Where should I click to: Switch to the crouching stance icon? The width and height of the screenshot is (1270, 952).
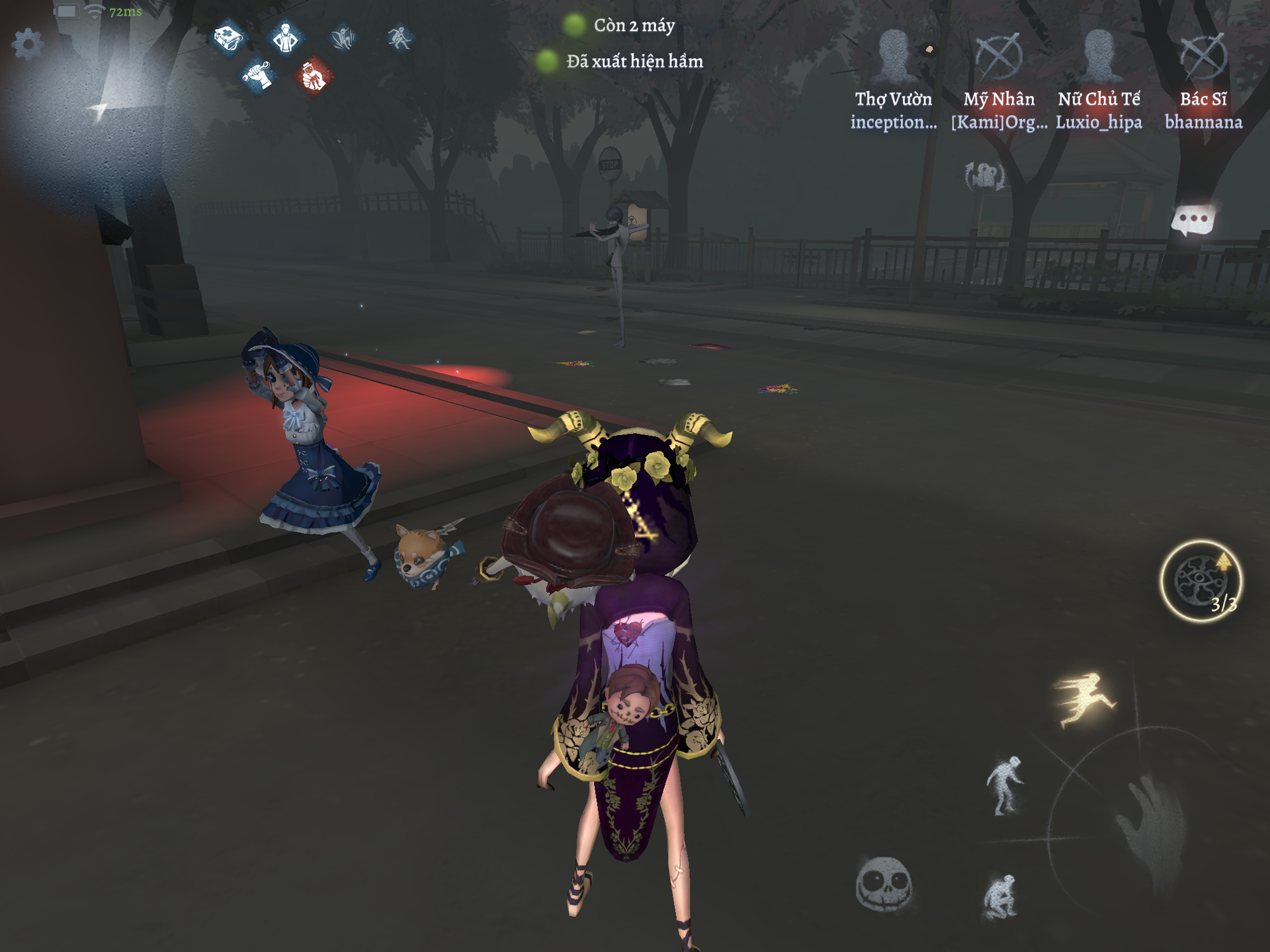pyautogui.click(x=1000, y=896)
